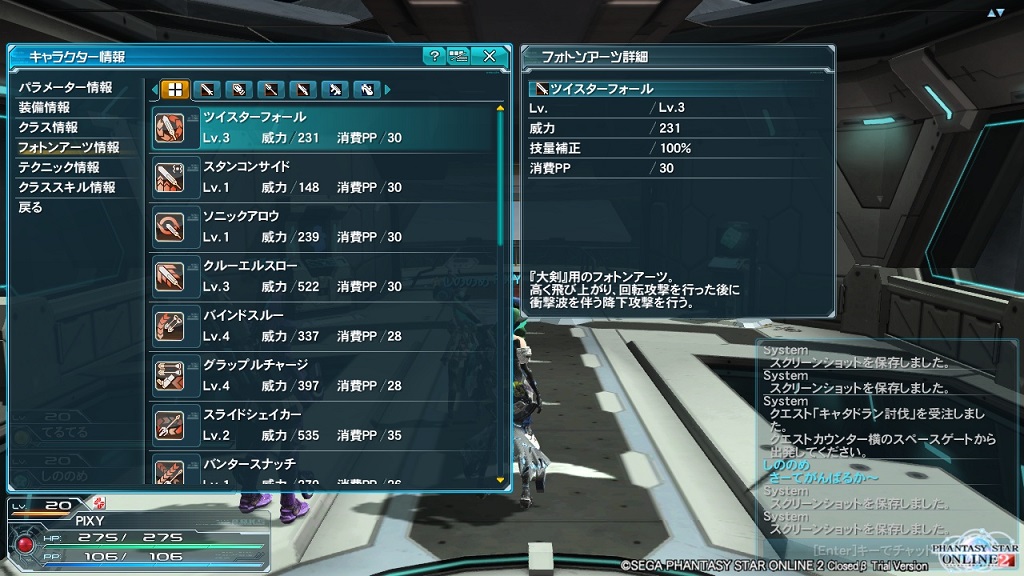Switch to the all-weapons grid tab

click(x=175, y=90)
